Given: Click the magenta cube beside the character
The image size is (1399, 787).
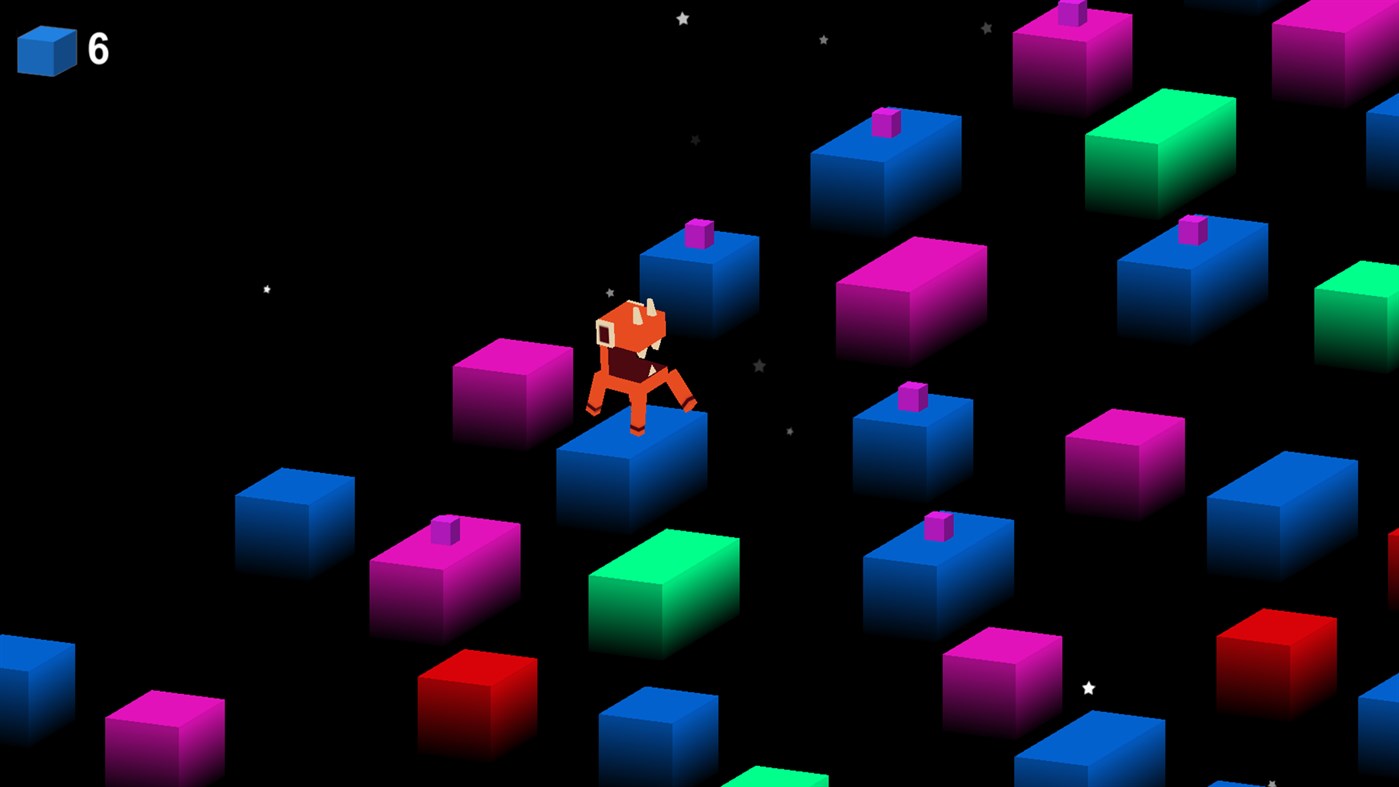Looking at the screenshot, I should coord(510,395).
